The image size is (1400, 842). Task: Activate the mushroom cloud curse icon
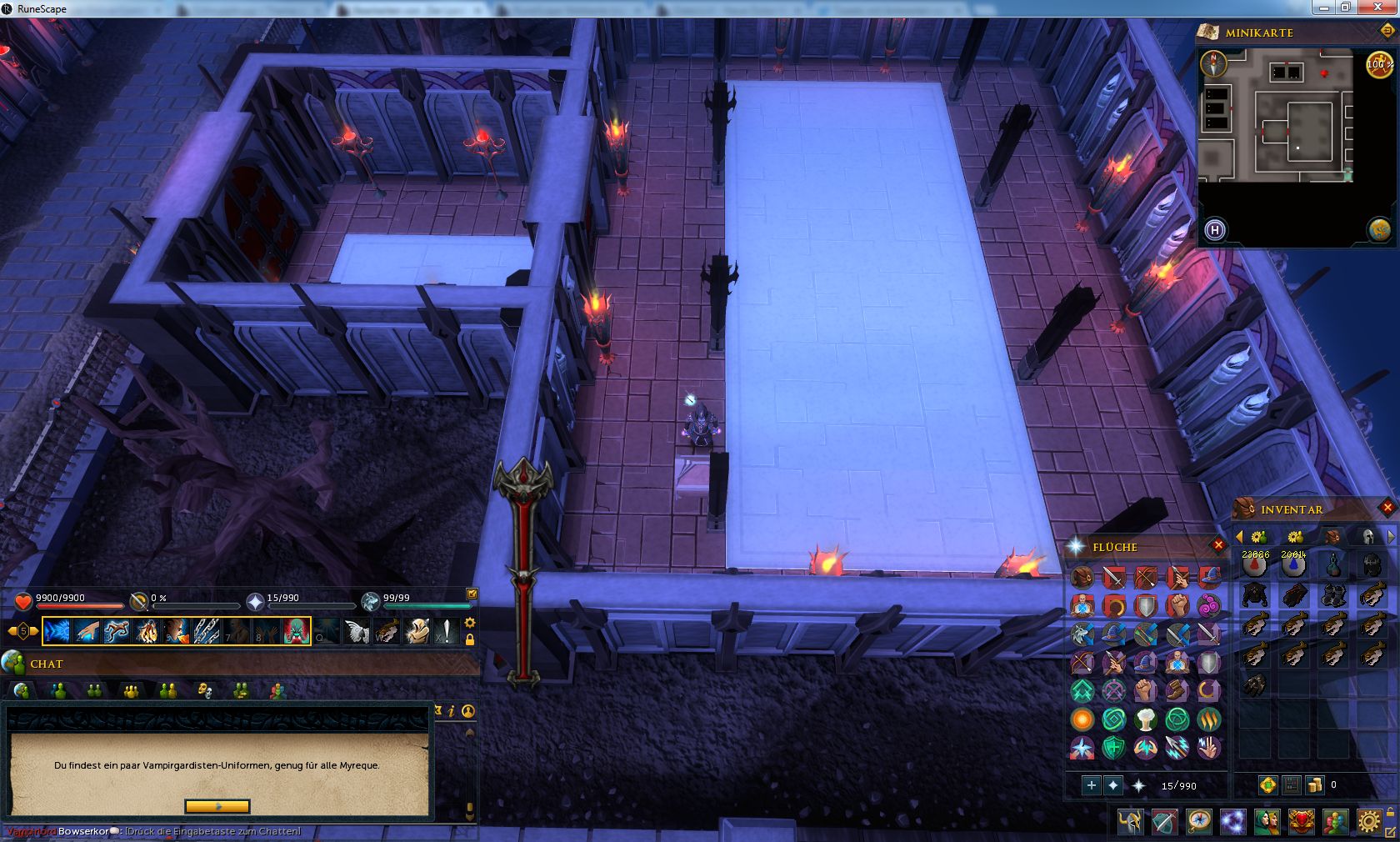[1146, 719]
